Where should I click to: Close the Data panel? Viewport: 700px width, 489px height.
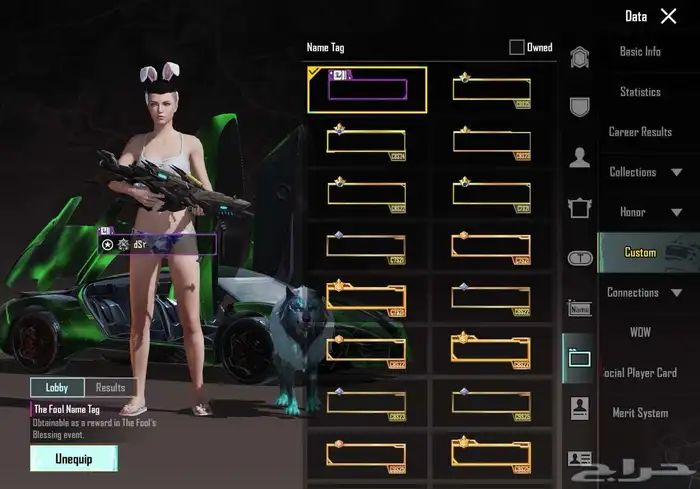coord(668,16)
